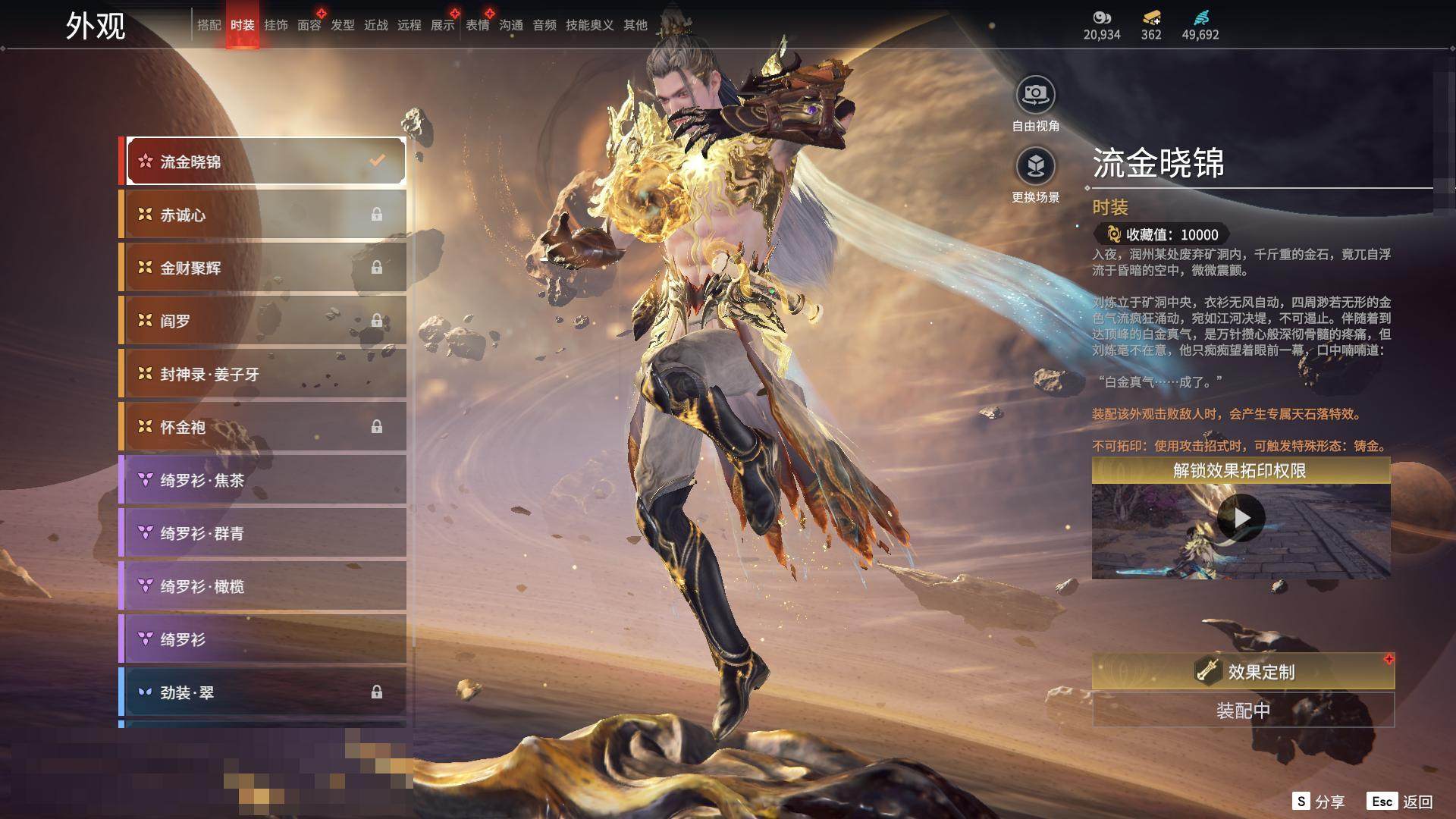Choose the 怀金袍 outfit
1456x819 pixels.
click(x=263, y=427)
